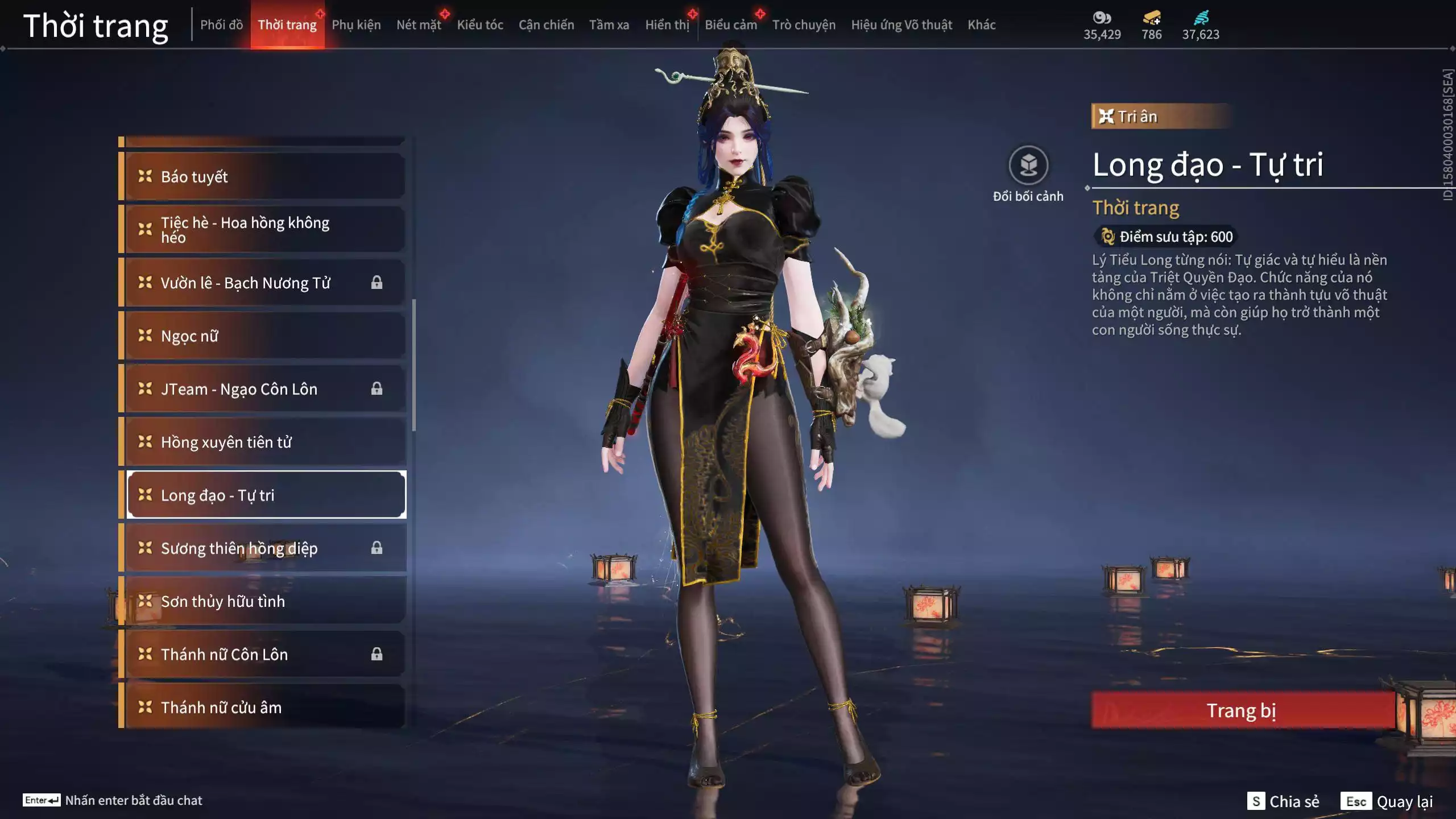Switch to the Phụ kiện tab
The width and height of the screenshot is (1456, 819).
357,25
